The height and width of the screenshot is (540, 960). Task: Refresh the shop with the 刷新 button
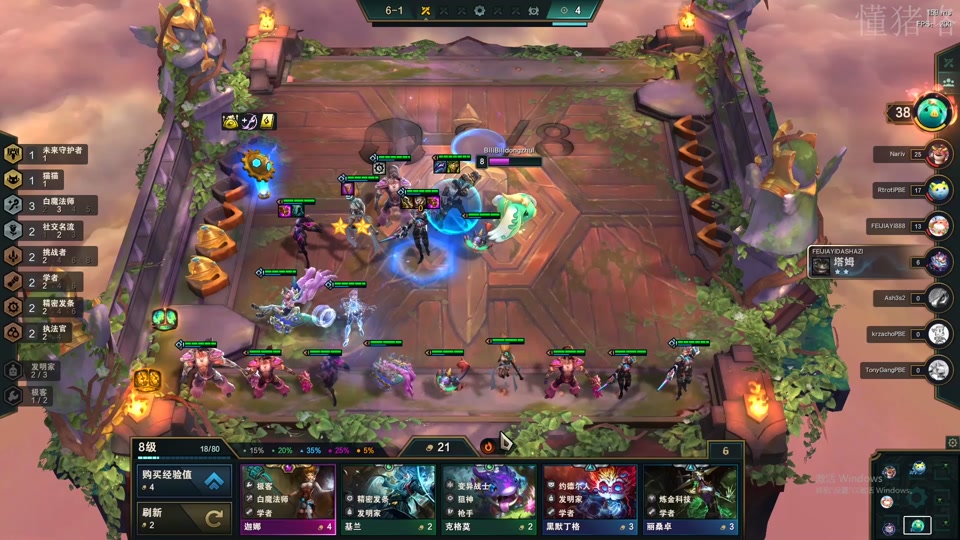pos(184,517)
